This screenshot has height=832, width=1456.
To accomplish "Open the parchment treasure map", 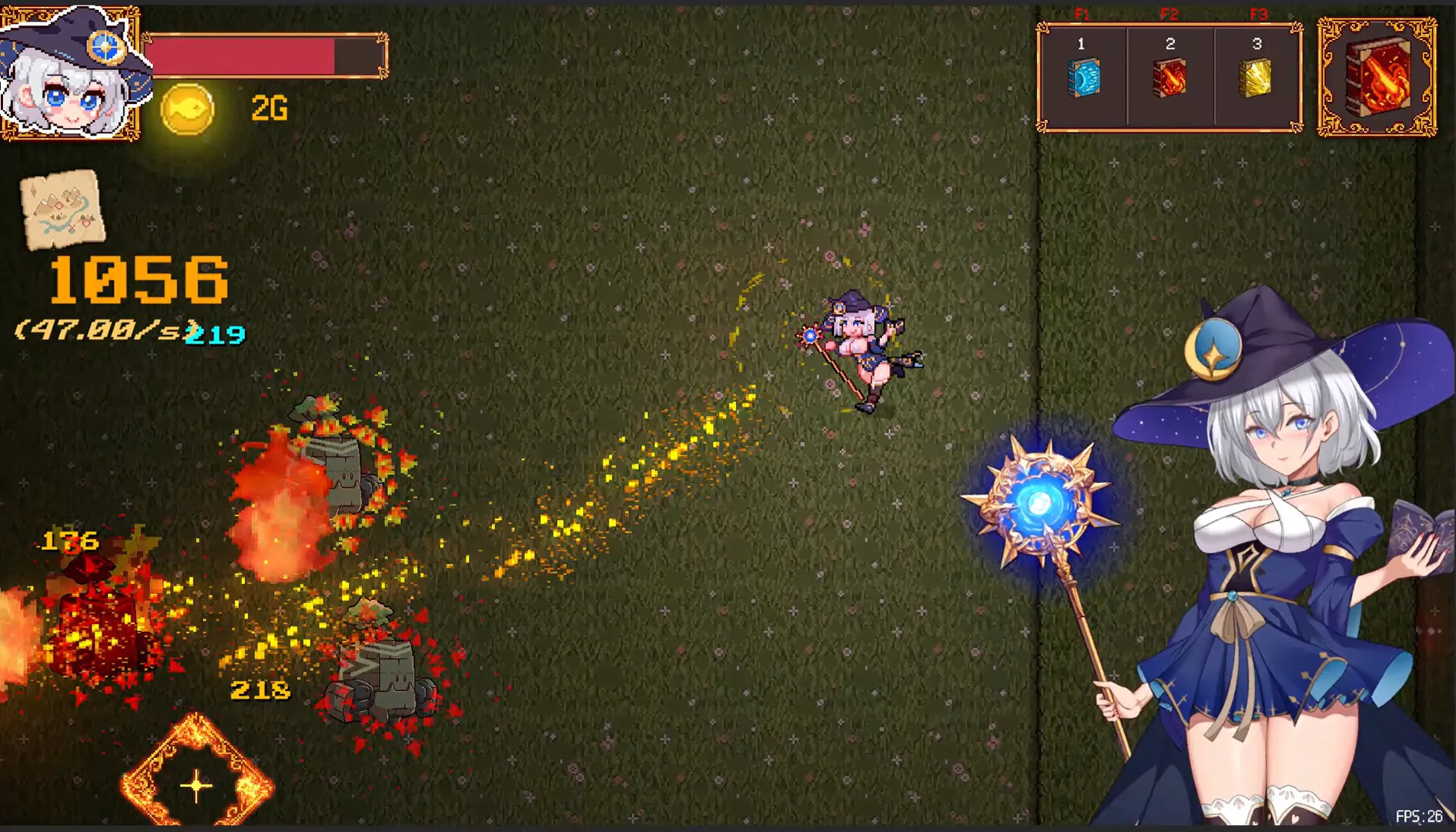I will (x=62, y=209).
